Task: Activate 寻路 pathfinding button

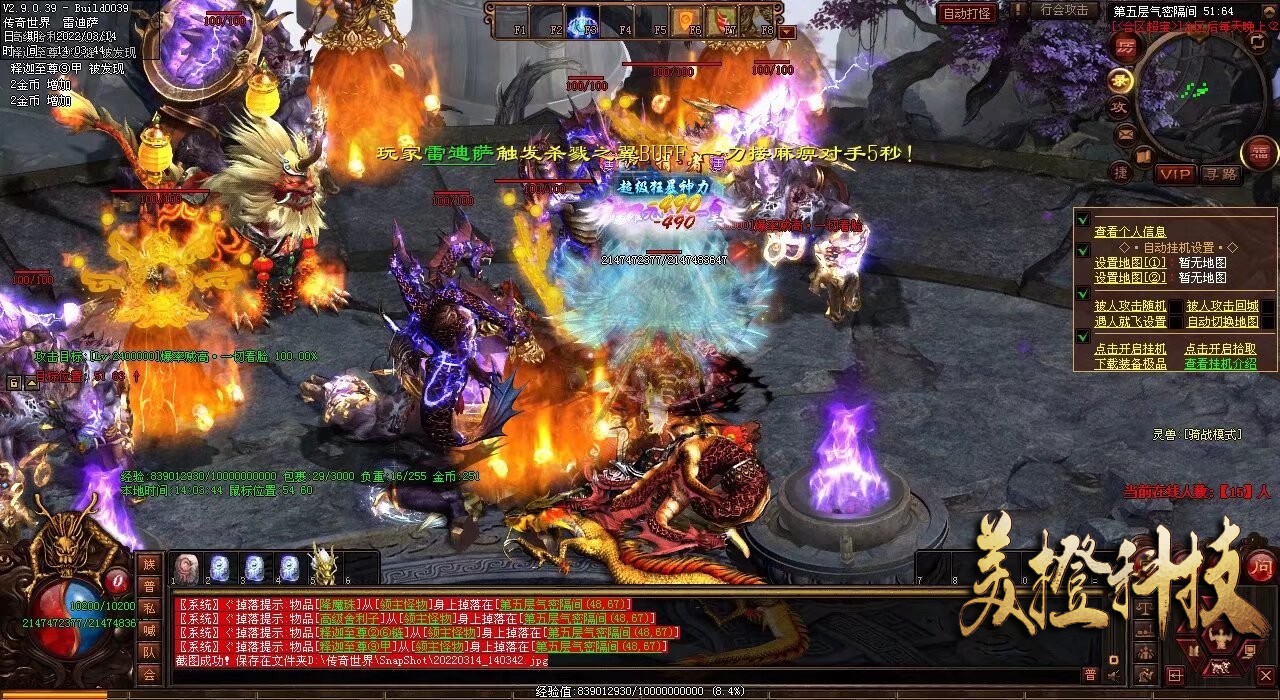Action: (x=1220, y=174)
